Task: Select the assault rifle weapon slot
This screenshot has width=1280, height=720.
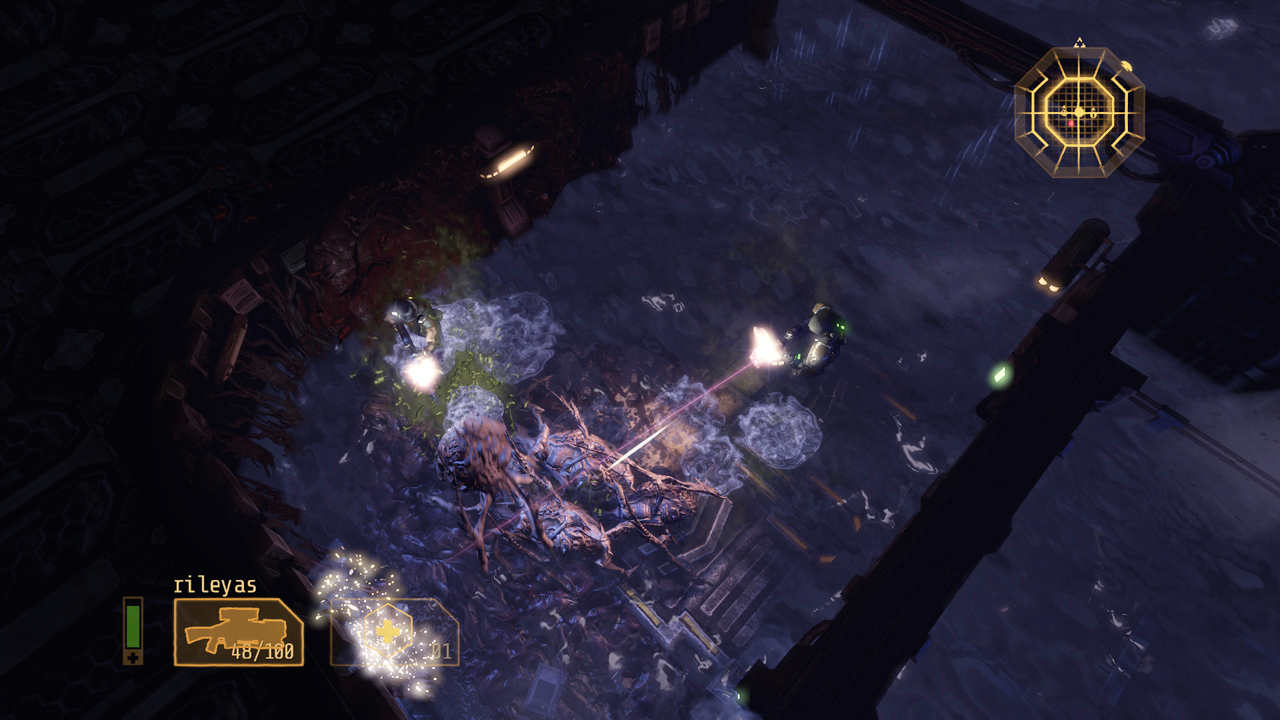Action: [x=238, y=632]
